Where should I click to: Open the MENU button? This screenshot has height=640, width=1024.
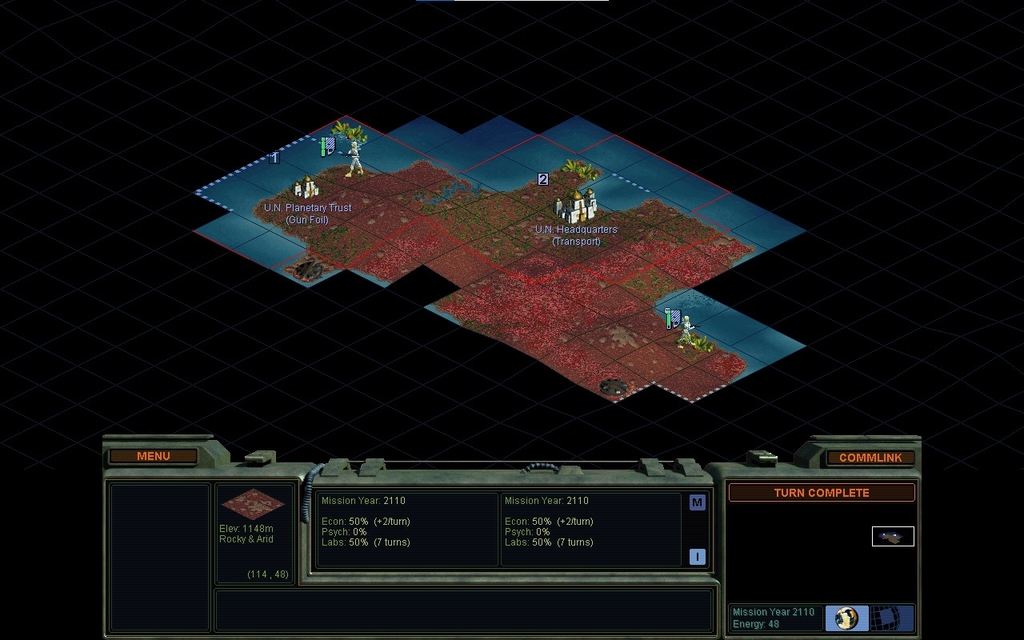pos(153,456)
